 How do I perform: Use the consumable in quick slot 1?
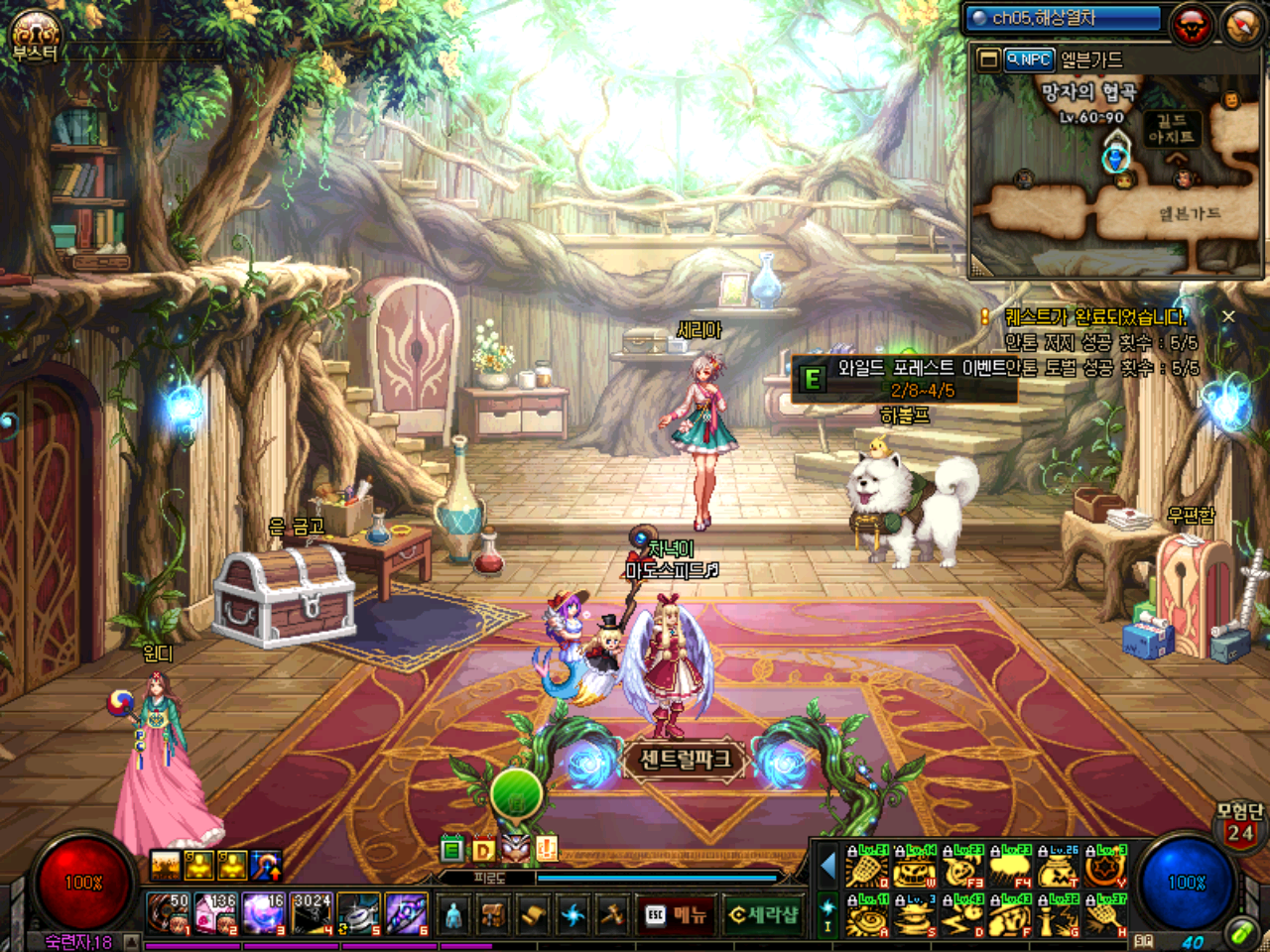point(168,913)
